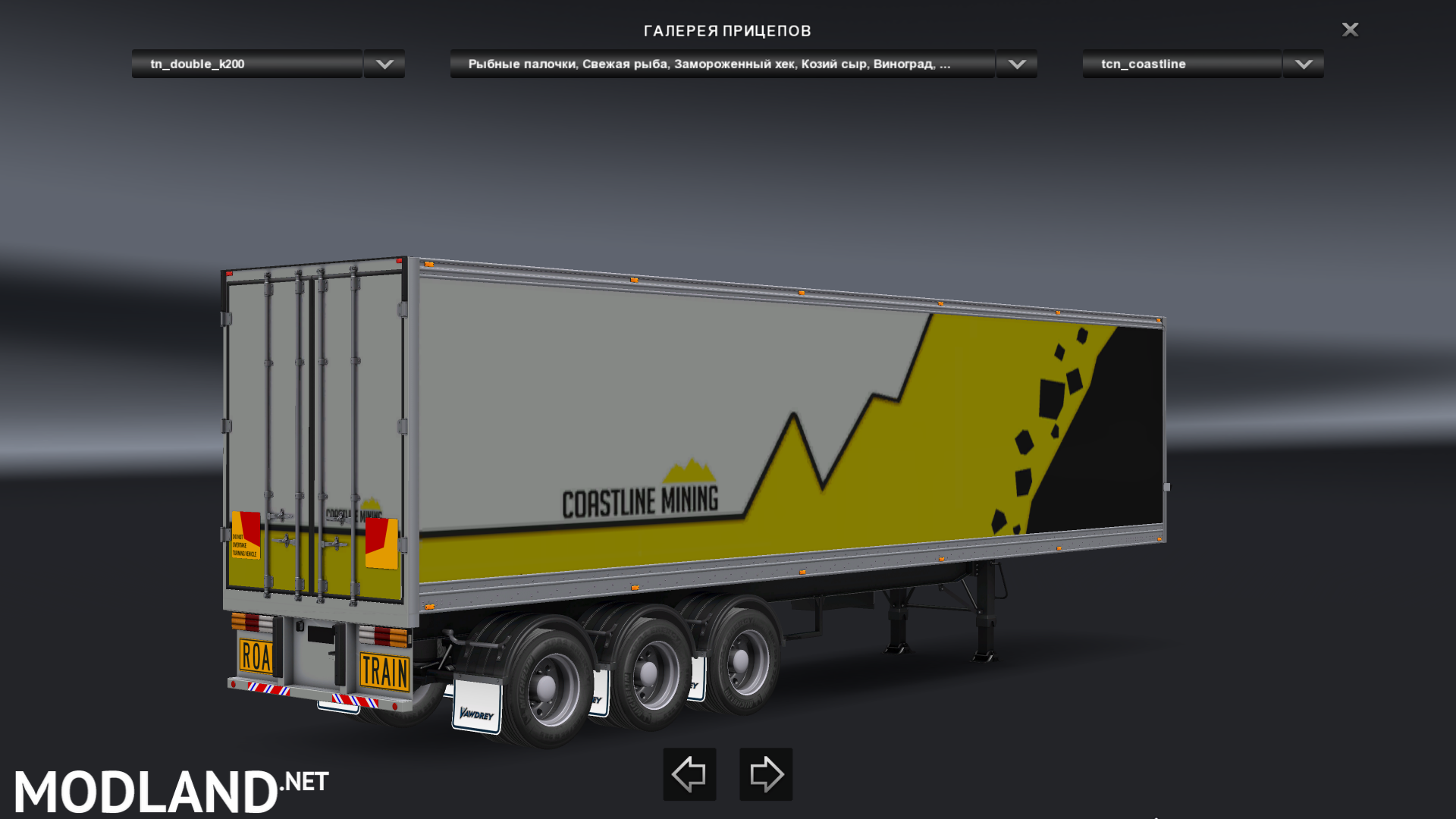
Task: Click the previous arrow button to cycle trailers back
Action: click(x=689, y=774)
